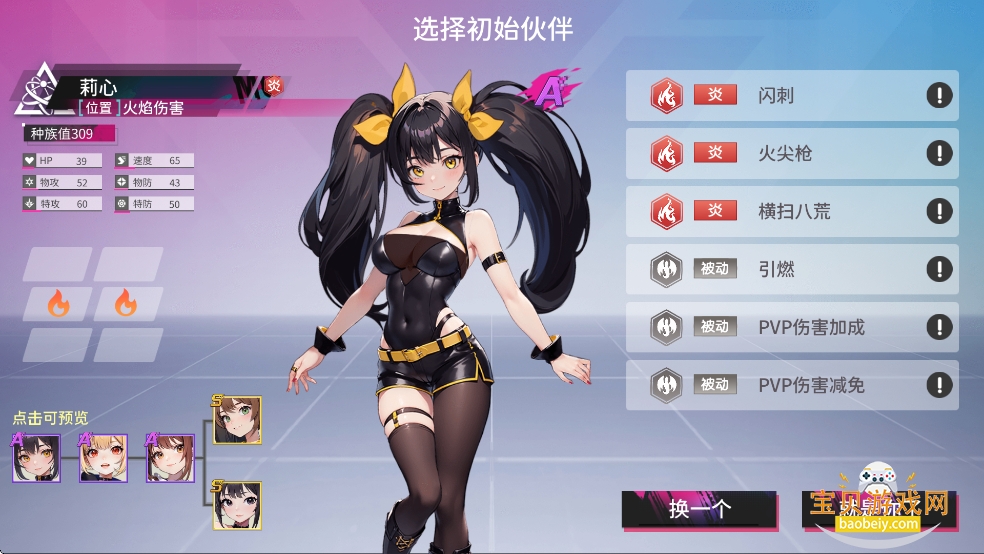This screenshot has height=554, width=984.
Task: Click the 引燃 passive skill row
Action: click(x=790, y=269)
